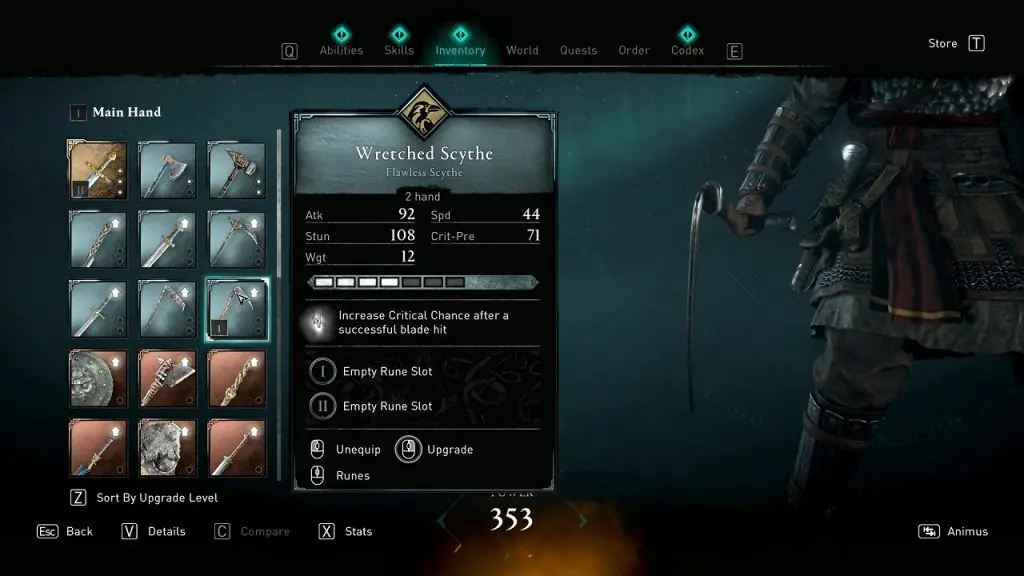
Task: Select the round shield slot
Action: point(98,378)
